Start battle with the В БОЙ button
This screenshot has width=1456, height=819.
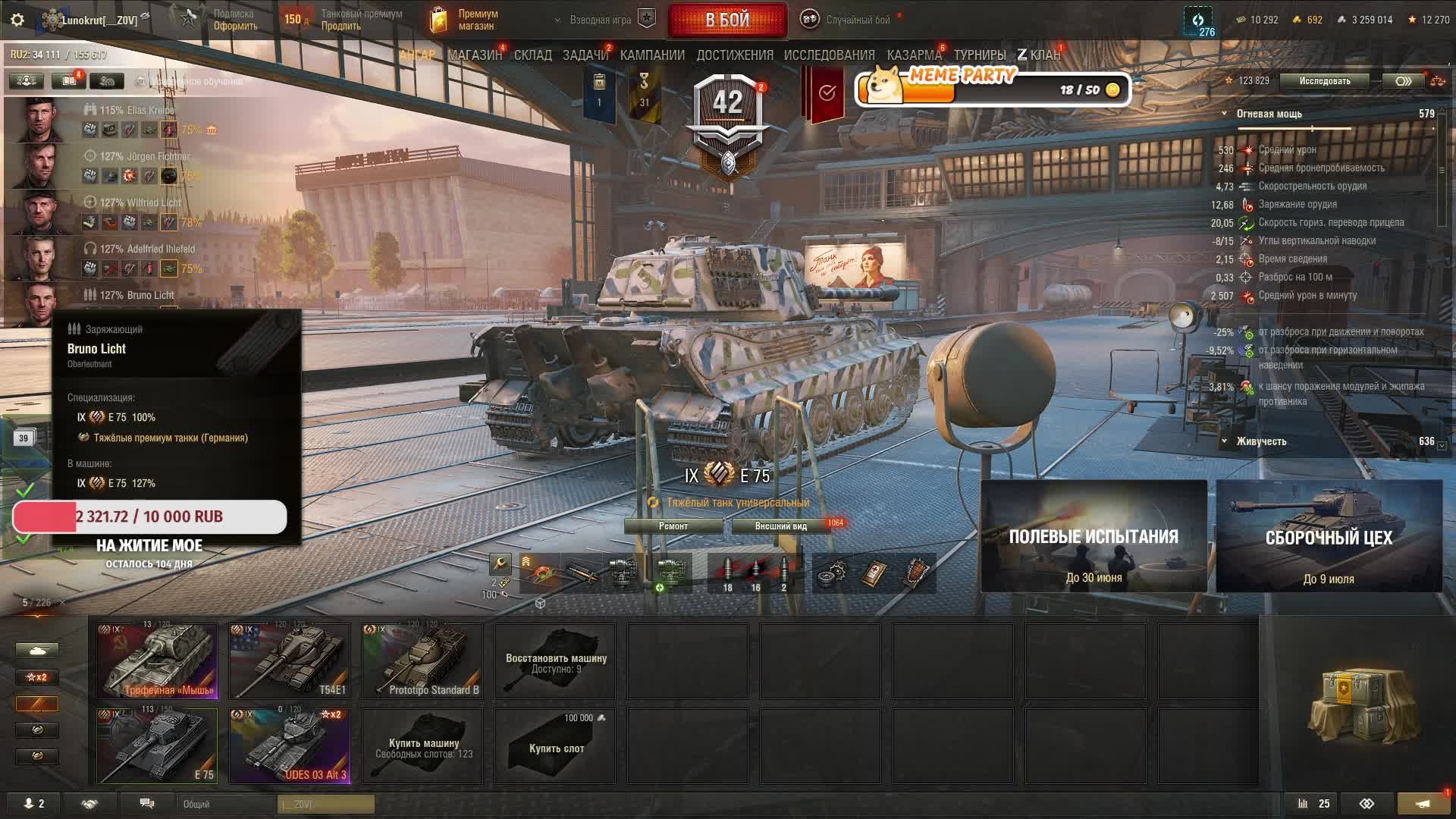point(727,20)
